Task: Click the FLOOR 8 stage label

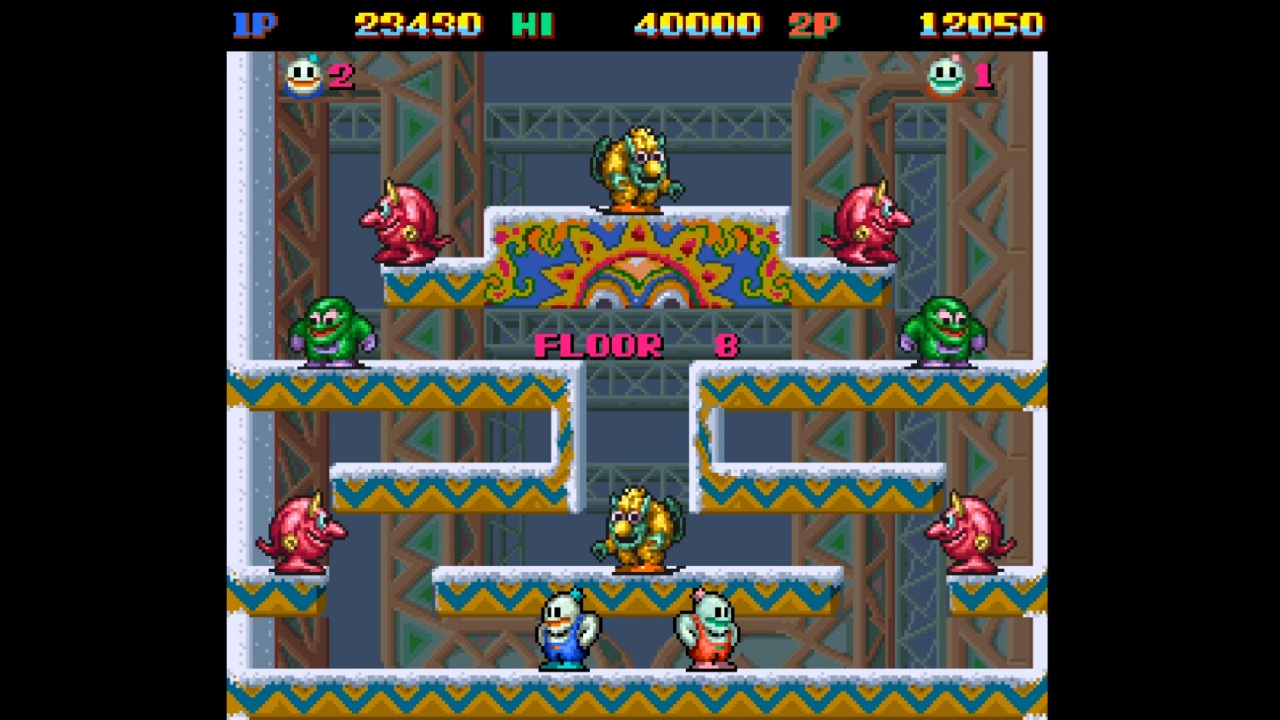Action: (633, 346)
